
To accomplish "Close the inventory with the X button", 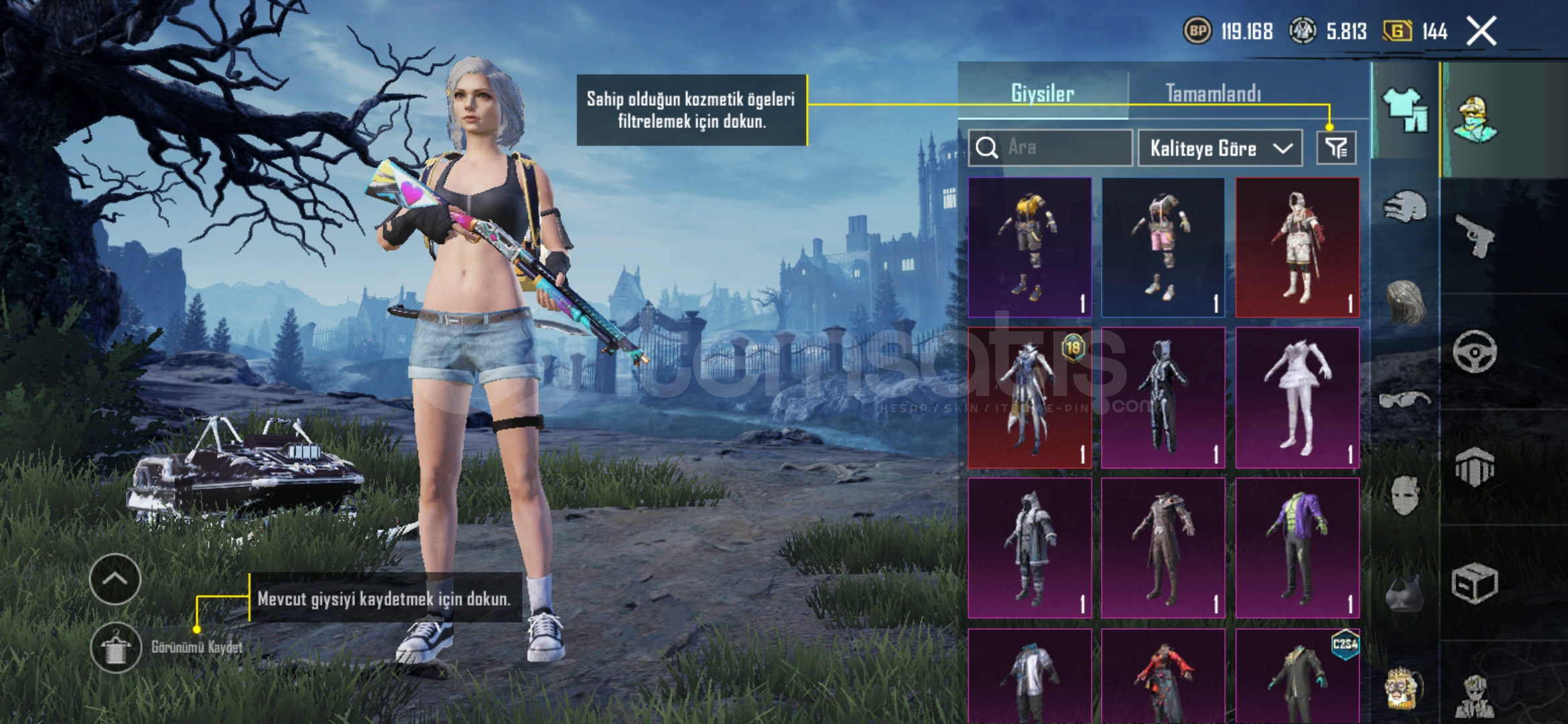I will click(x=1481, y=32).
